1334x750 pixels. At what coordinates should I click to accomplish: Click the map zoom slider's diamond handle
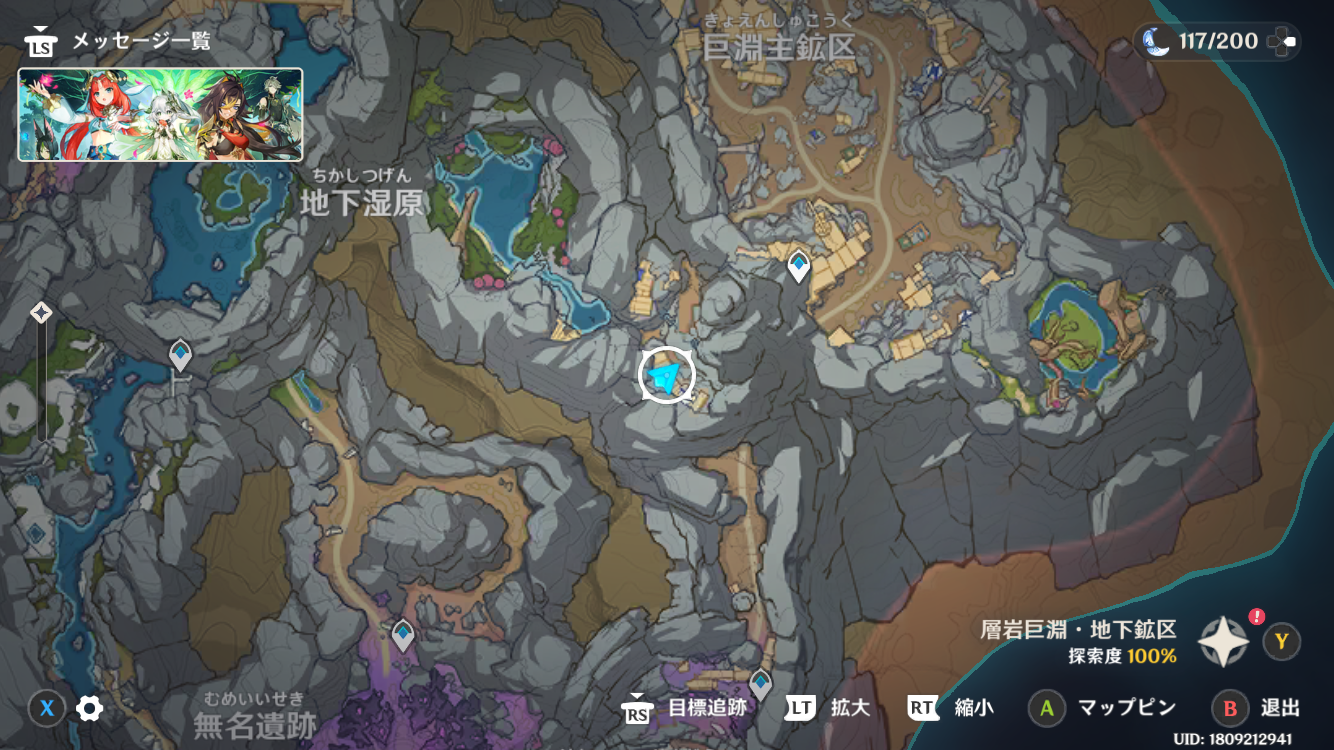(x=41, y=313)
